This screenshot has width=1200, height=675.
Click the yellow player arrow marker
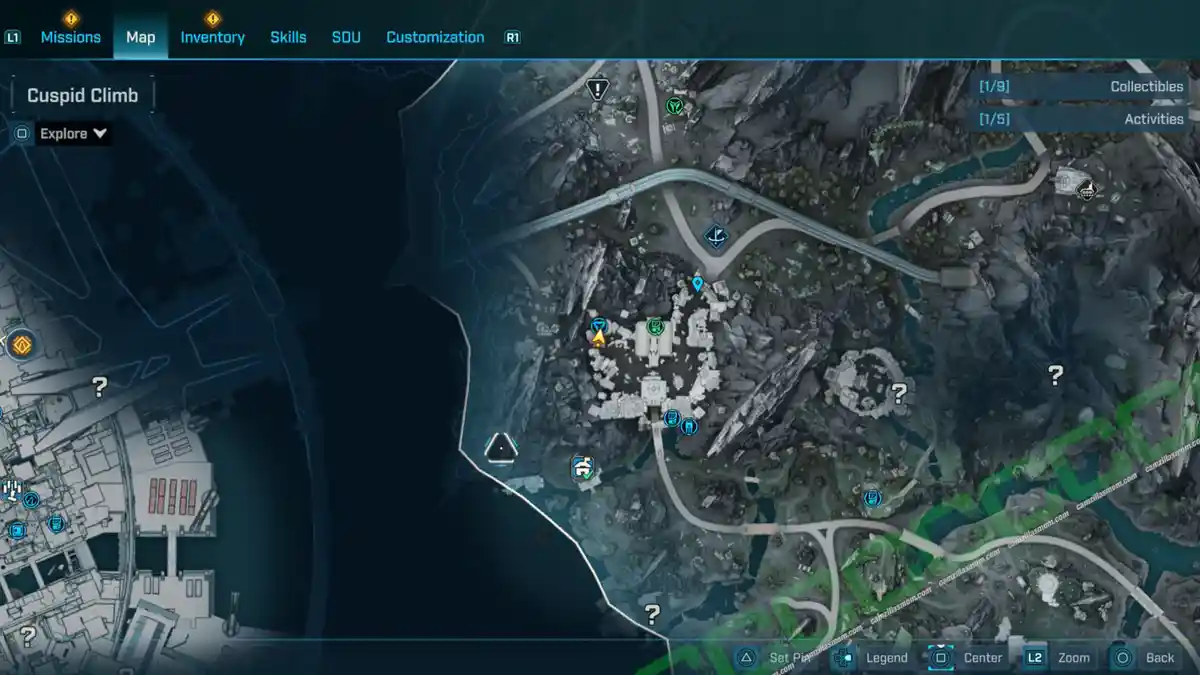[599, 339]
